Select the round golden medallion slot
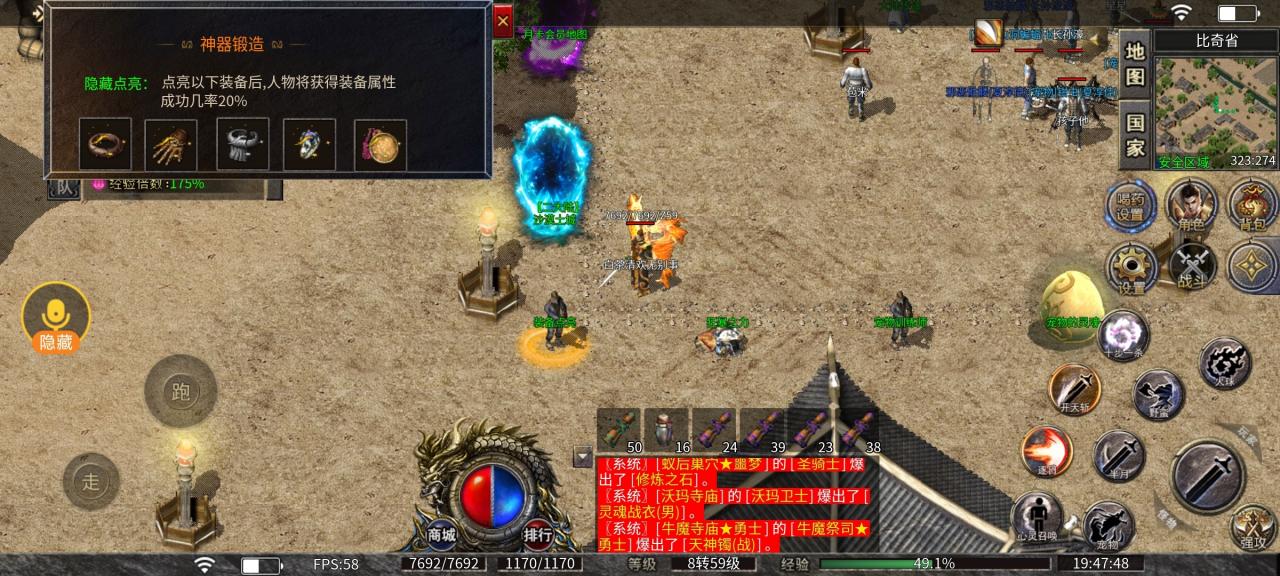Screen dimensions: 1280x576 click(380, 145)
